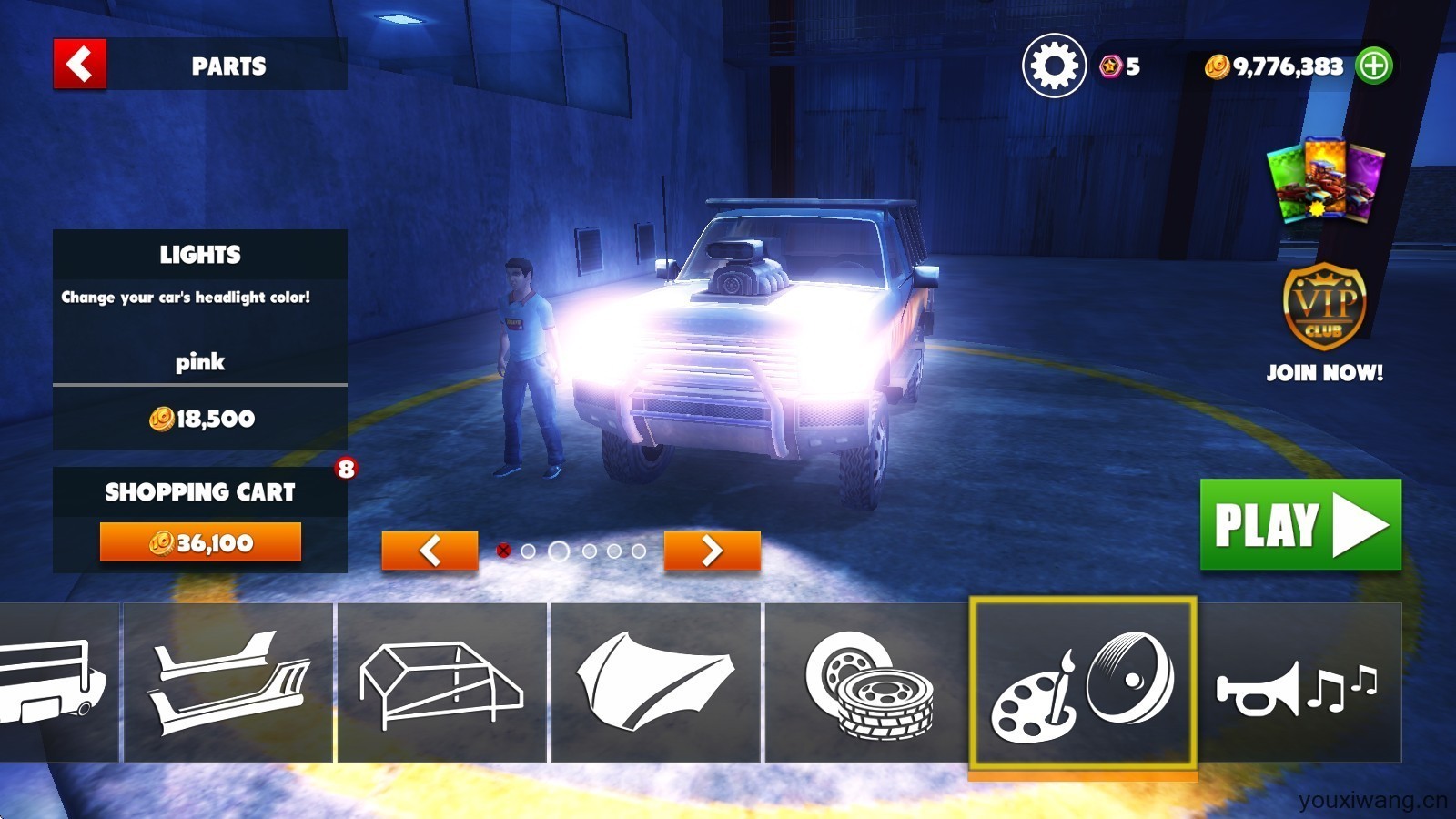Check out the shopping cart for 36,100

click(200, 542)
